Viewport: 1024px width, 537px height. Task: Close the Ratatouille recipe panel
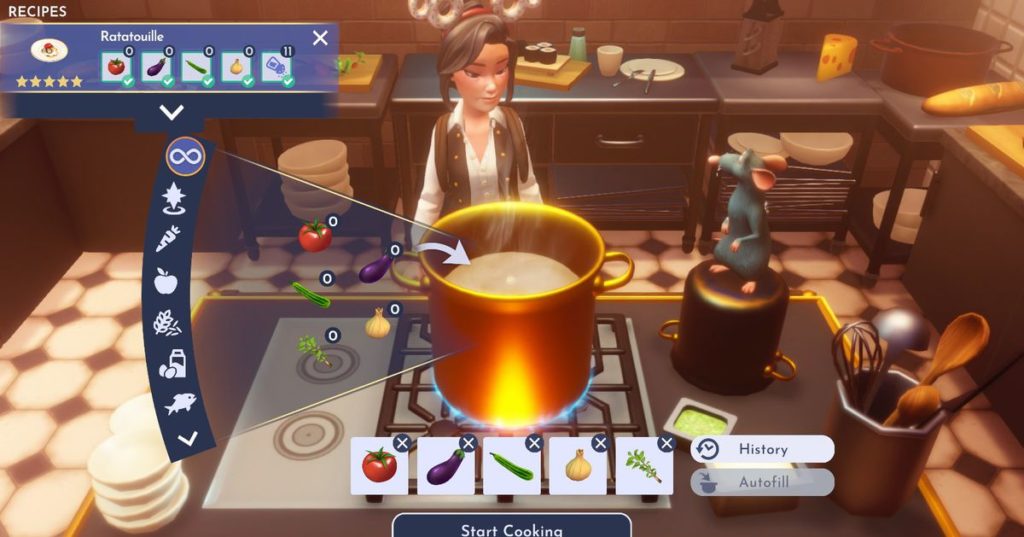320,38
